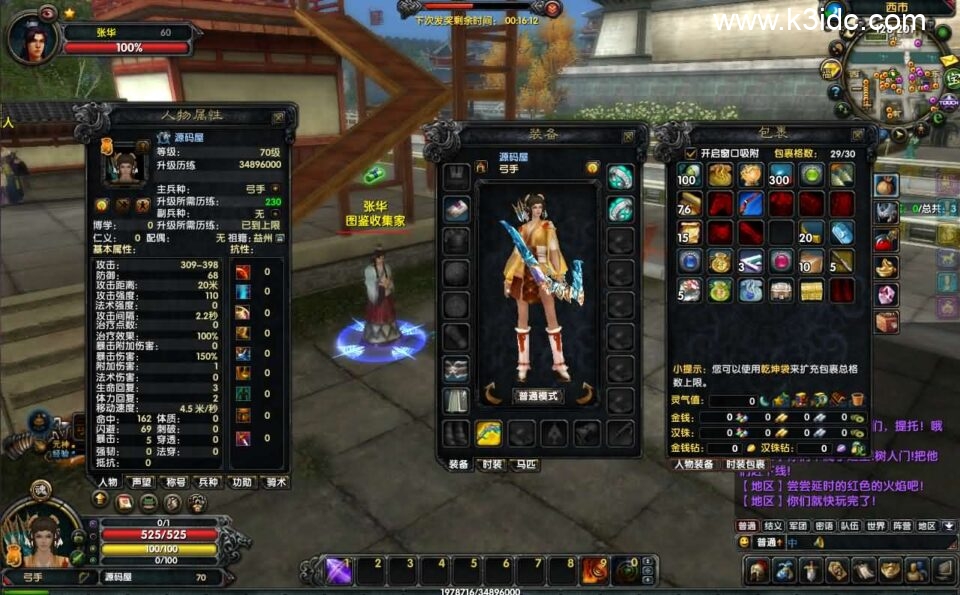This screenshot has width=960, height=595.
Task: Close the 包裹 inventory window
Action: 858,134
